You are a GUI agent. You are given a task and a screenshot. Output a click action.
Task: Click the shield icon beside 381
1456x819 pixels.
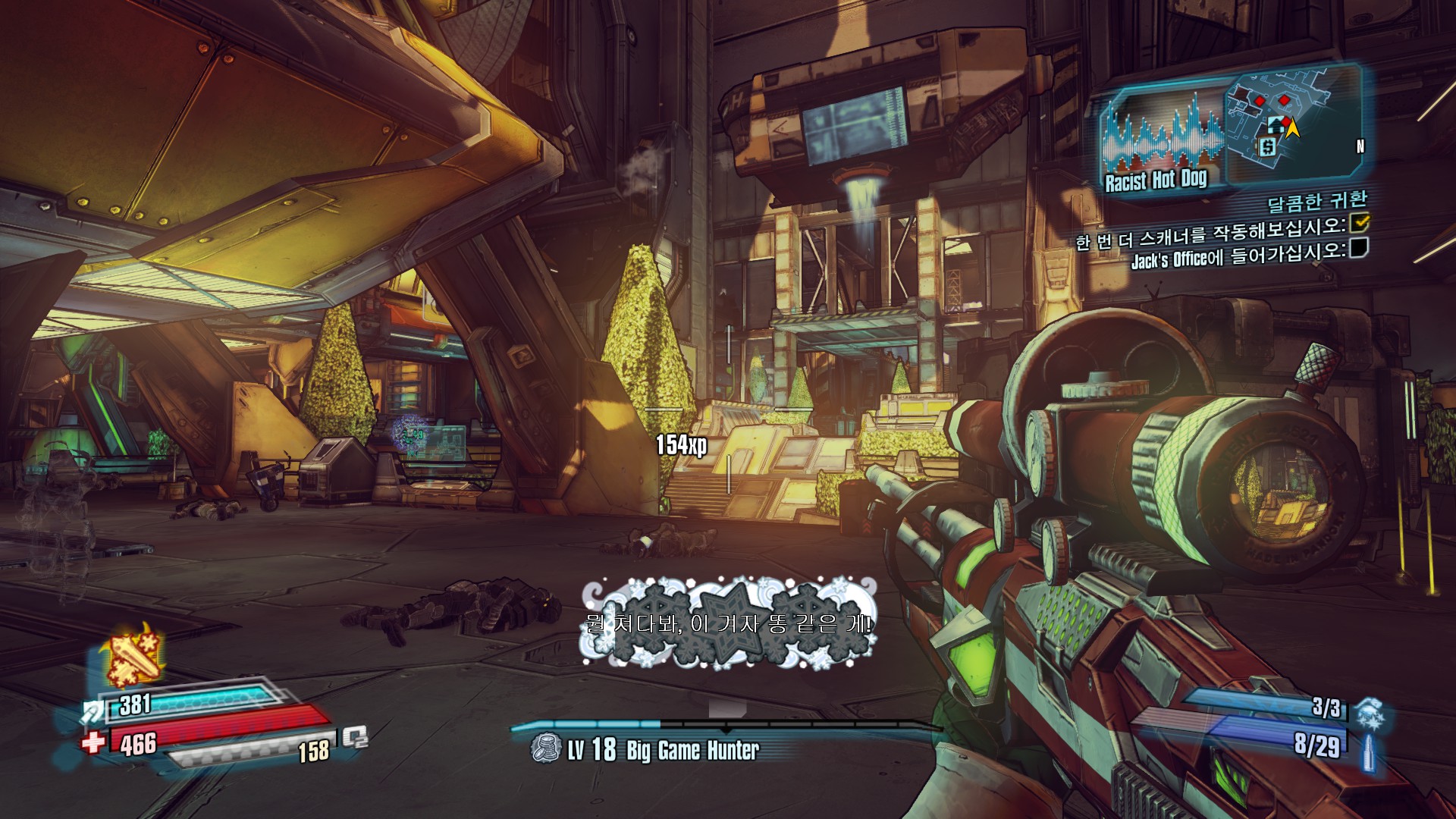[94, 711]
